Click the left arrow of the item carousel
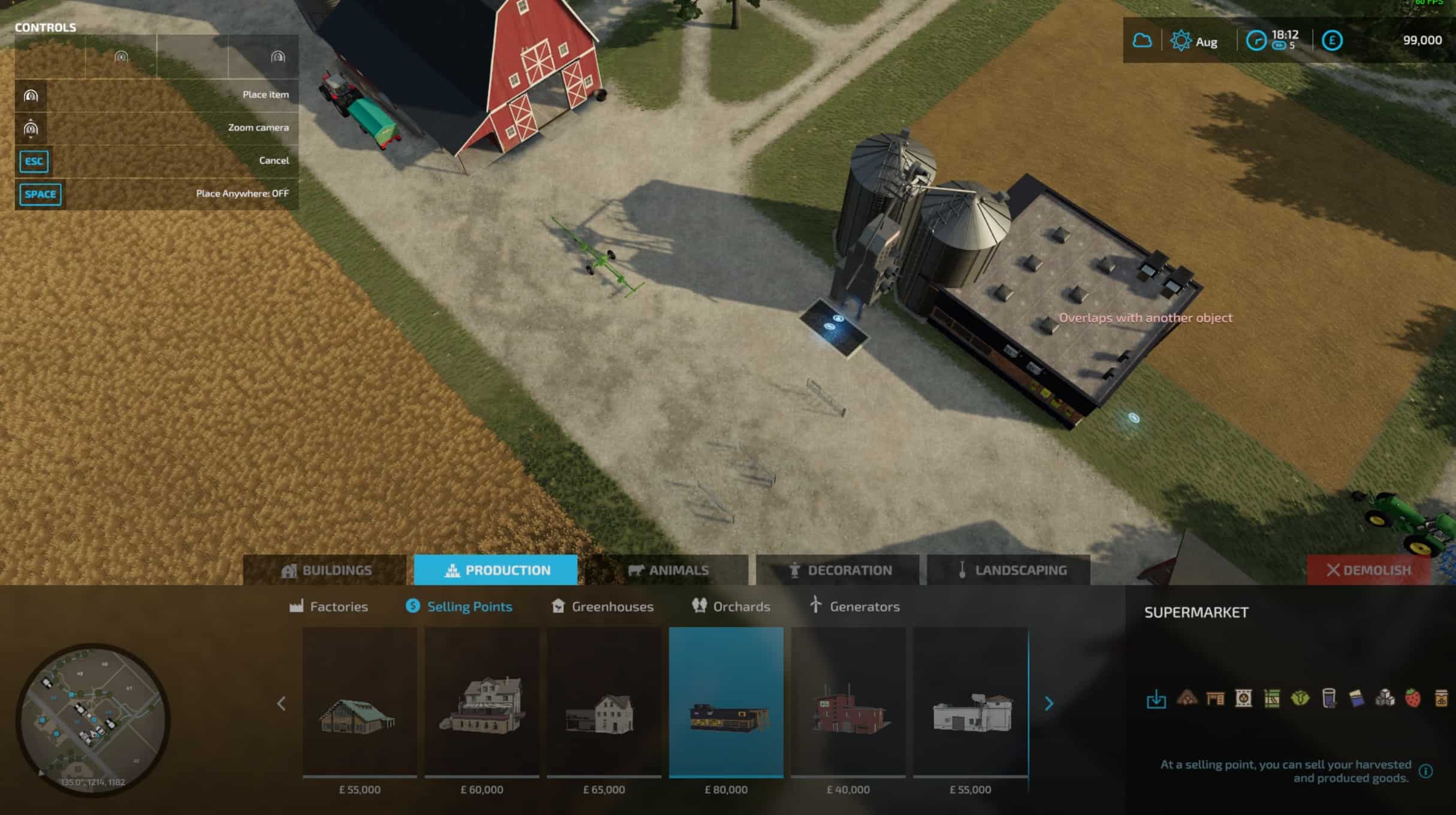Image resolution: width=1456 pixels, height=815 pixels. 282,704
